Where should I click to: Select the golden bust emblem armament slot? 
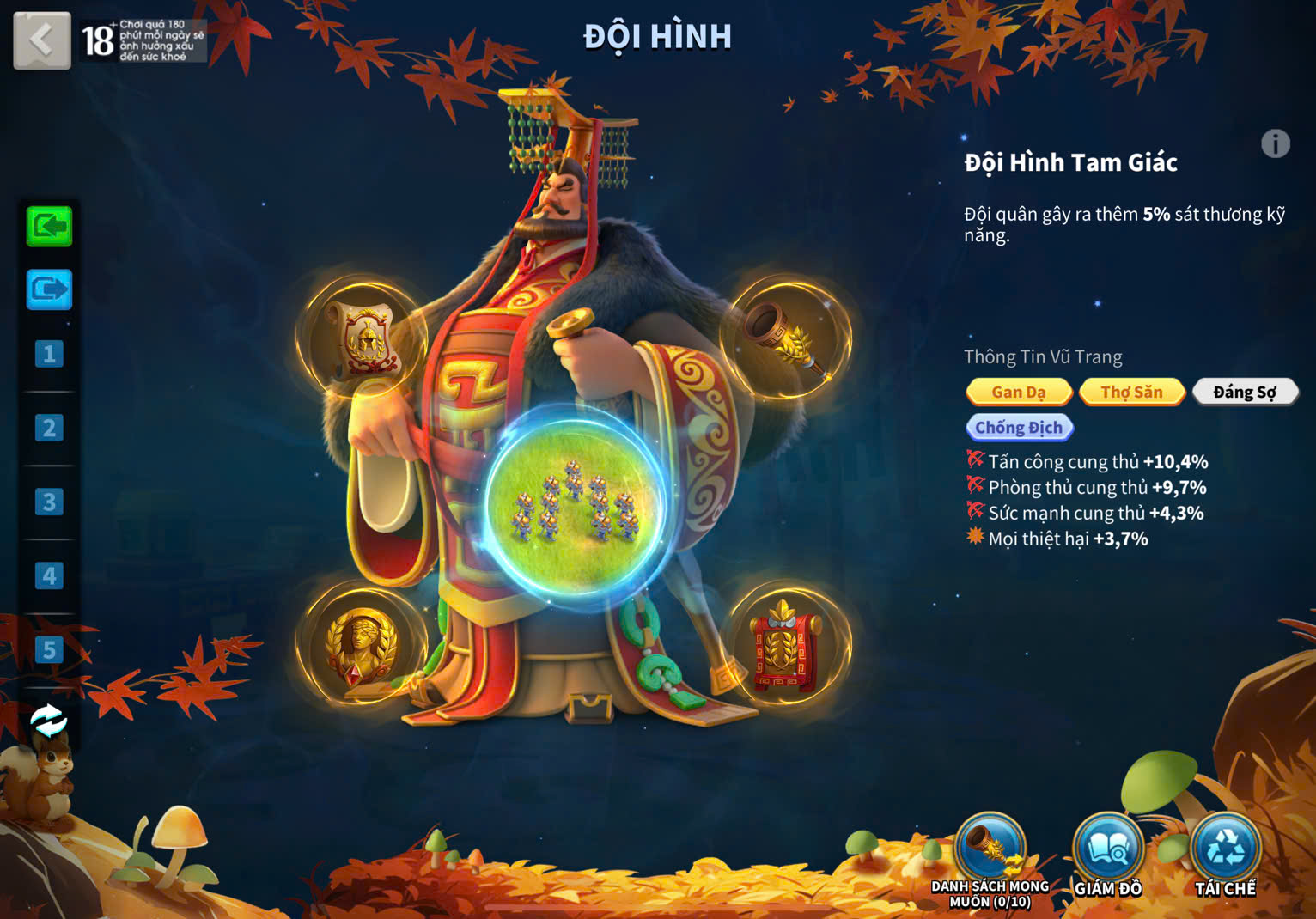(x=362, y=645)
